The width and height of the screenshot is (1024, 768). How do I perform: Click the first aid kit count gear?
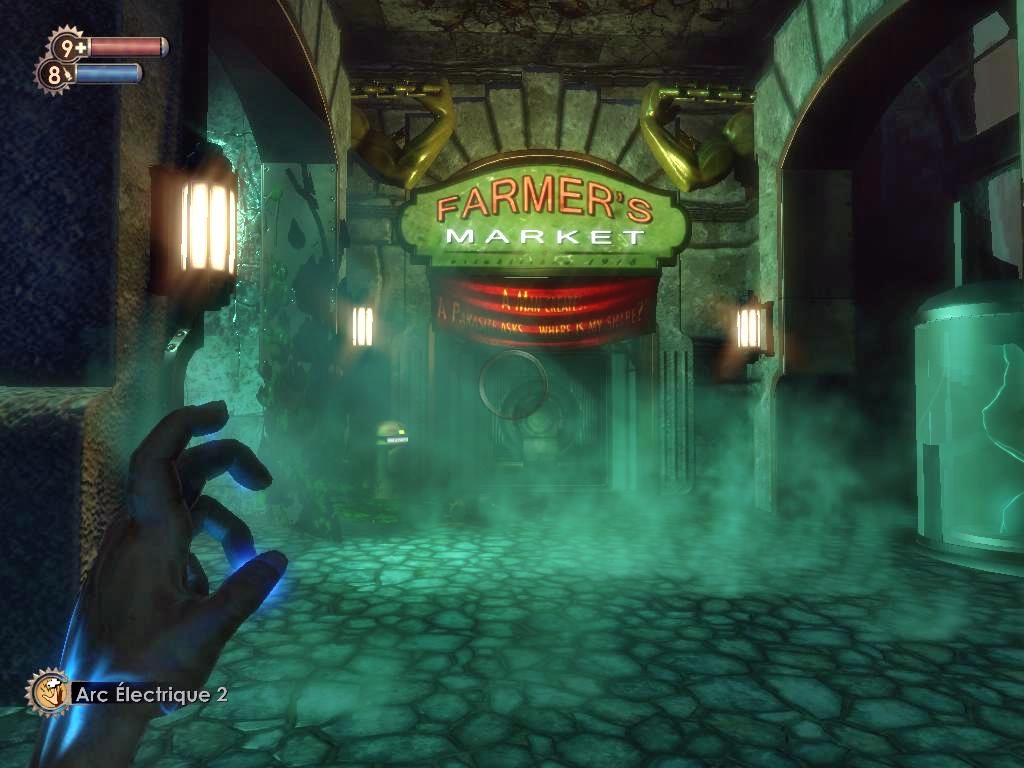click(x=68, y=46)
